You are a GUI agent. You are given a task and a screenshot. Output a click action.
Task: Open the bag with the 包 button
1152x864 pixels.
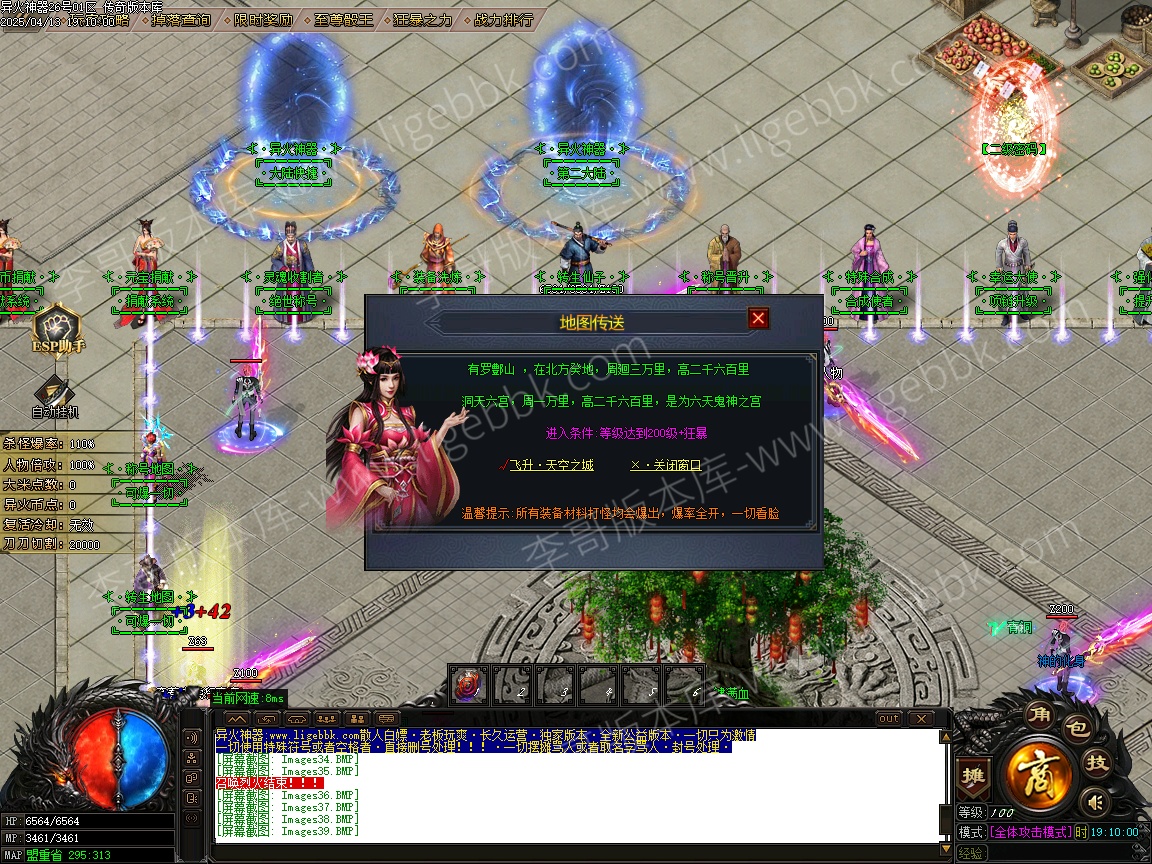1076,728
